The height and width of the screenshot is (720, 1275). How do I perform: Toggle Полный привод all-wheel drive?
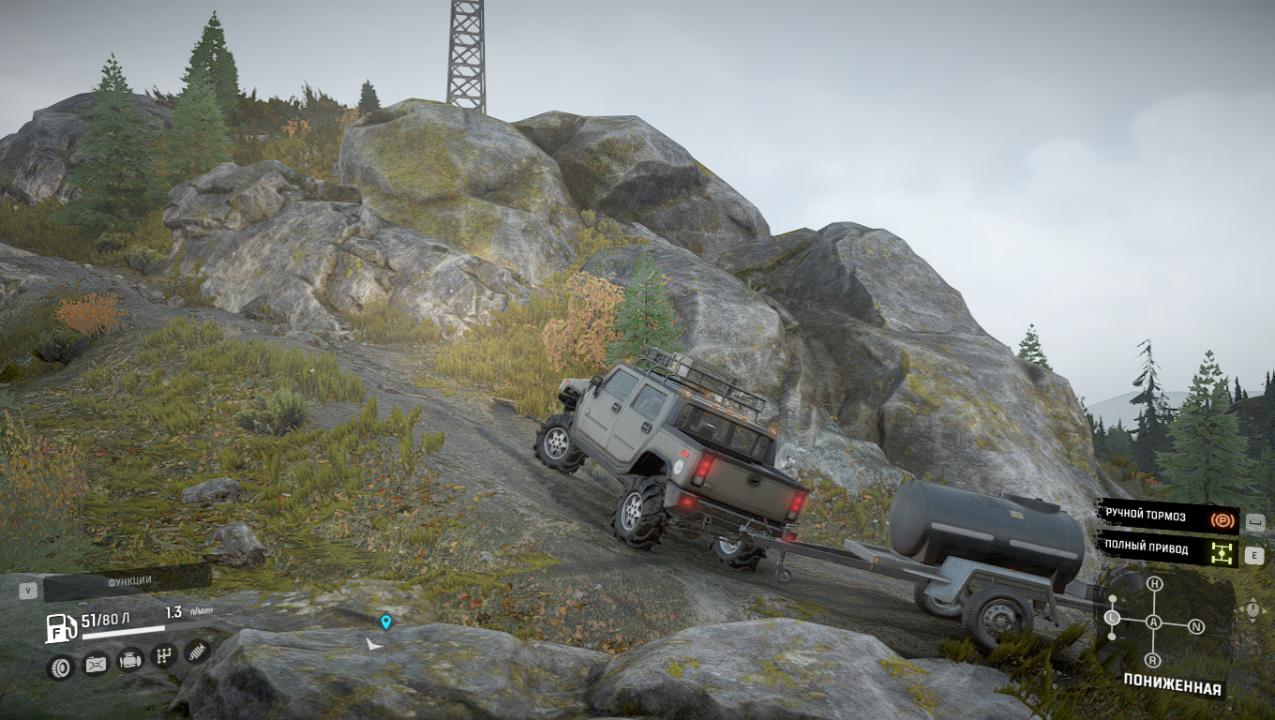(x=1166, y=550)
